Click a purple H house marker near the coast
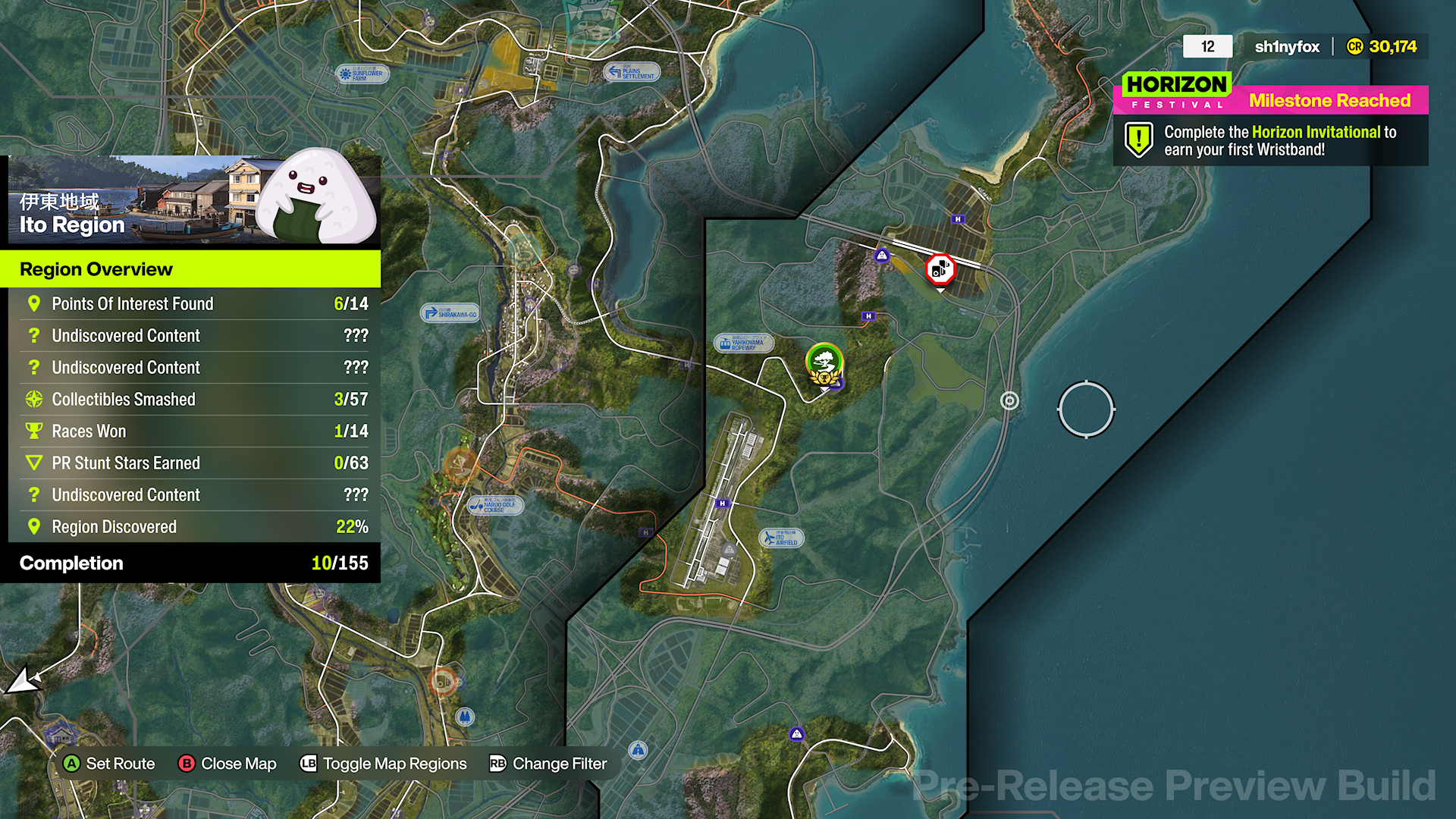Image resolution: width=1456 pixels, height=819 pixels. [x=958, y=219]
